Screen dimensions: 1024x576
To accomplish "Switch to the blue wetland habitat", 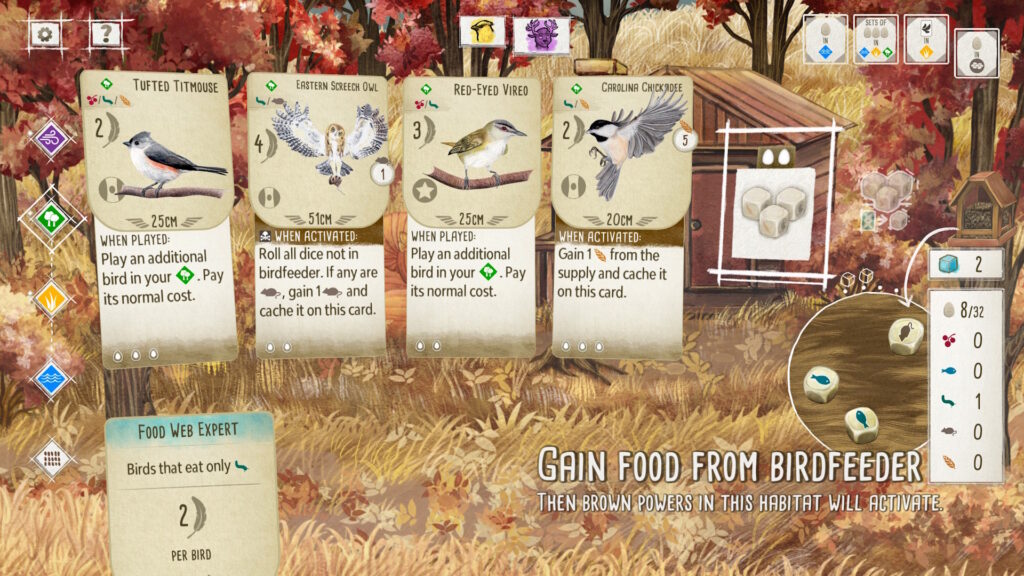I will click(x=51, y=378).
